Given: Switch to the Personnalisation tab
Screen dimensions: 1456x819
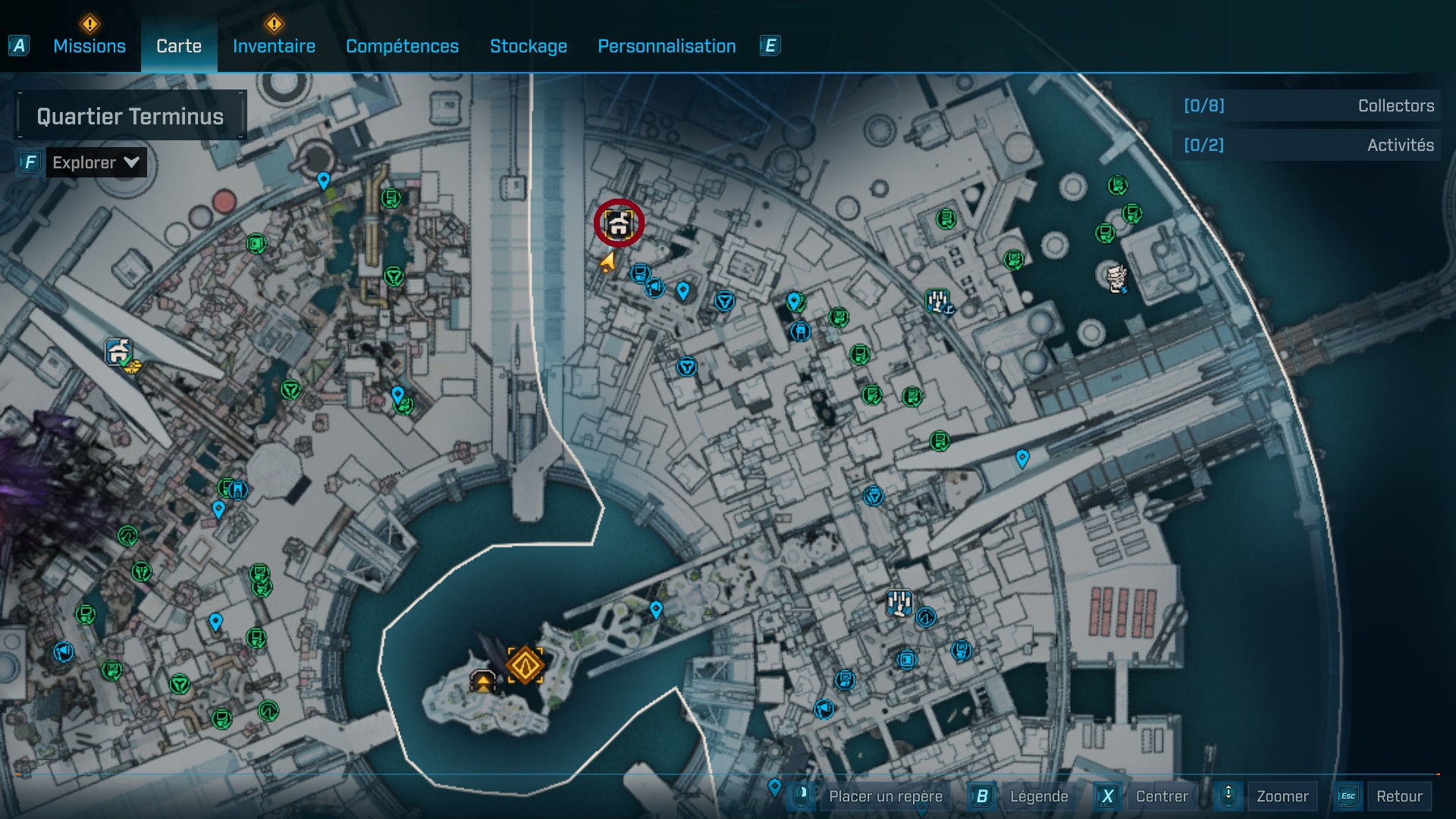Looking at the screenshot, I should point(666,46).
